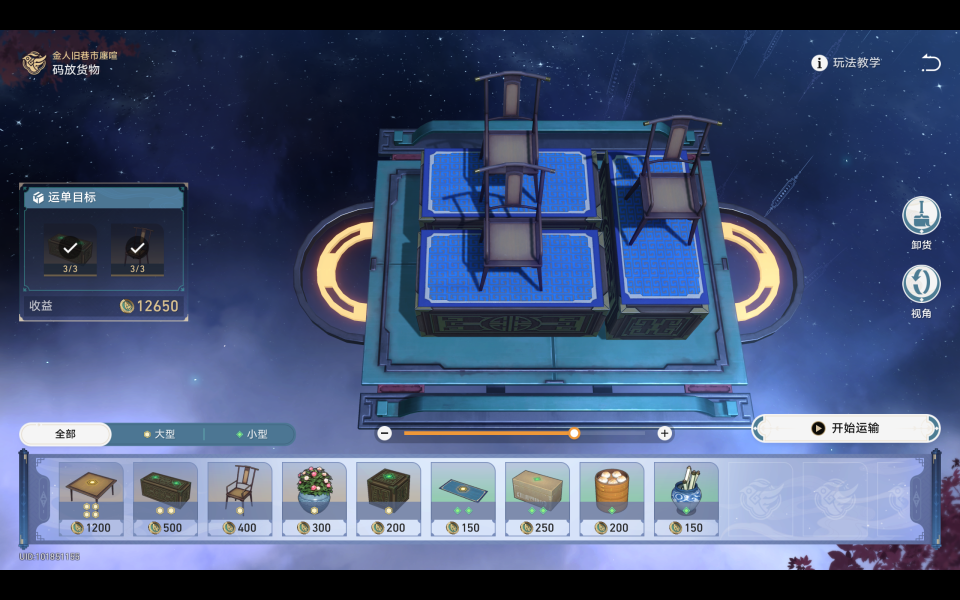Switch to the 大型 category tab

coord(159,434)
